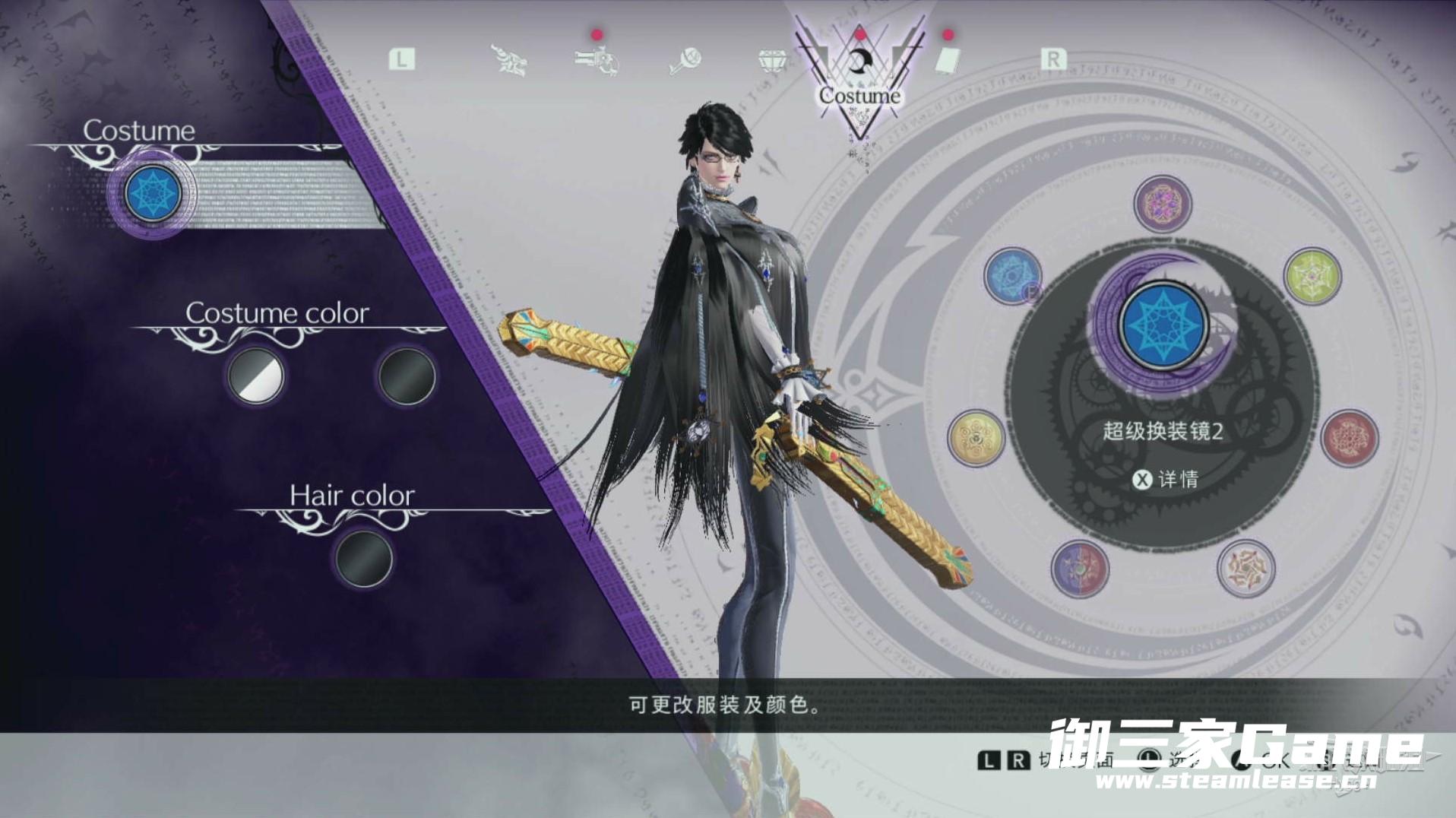Open the lollipop items tab
Image resolution: width=1456 pixels, height=818 pixels.
coord(685,61)
